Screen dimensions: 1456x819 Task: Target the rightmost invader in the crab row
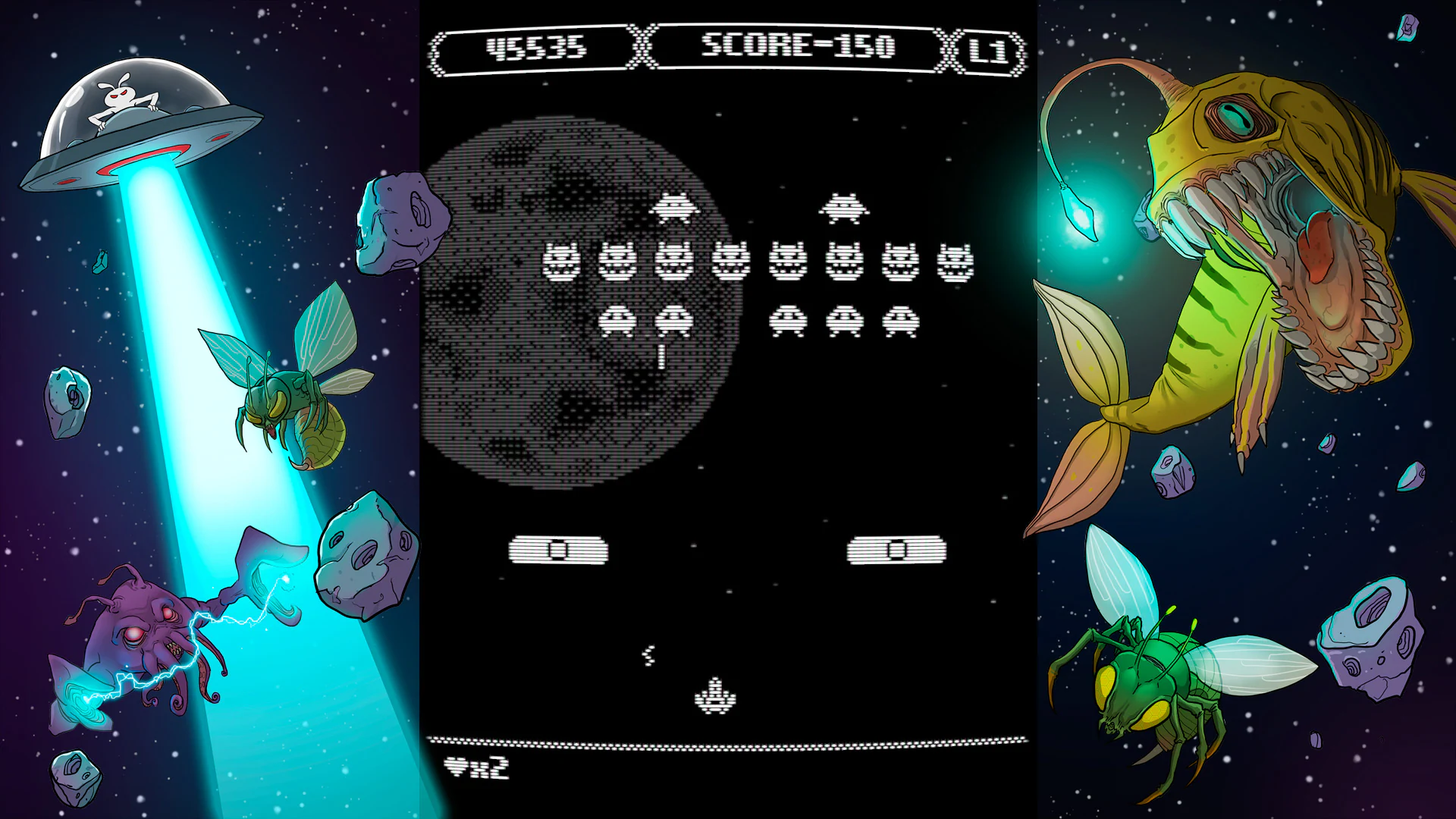pos(957,262)
